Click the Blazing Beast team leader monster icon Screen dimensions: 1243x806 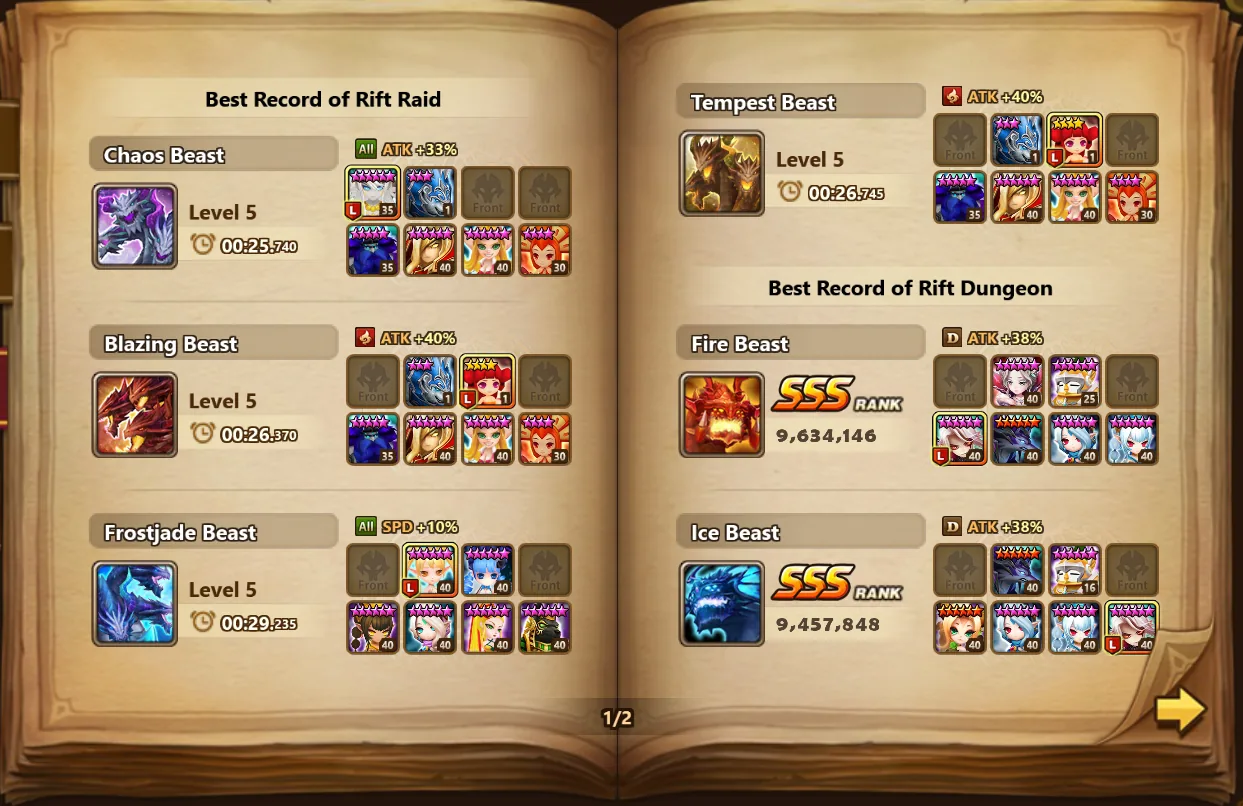click(489, 381)
